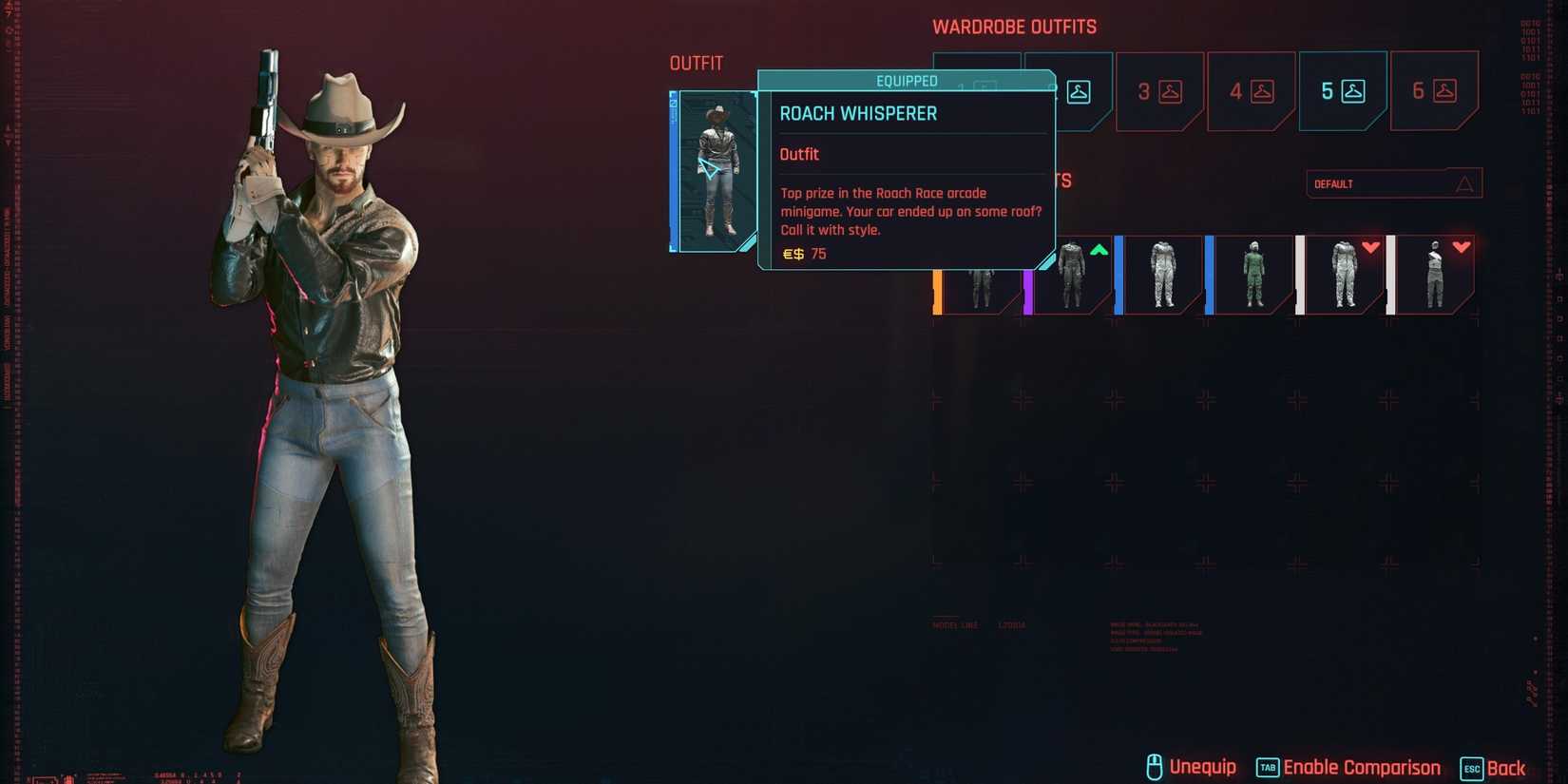Click the highlighted hanger icon on slot 5
This screenshot has width=1568, height=784.
[1353, 92]
